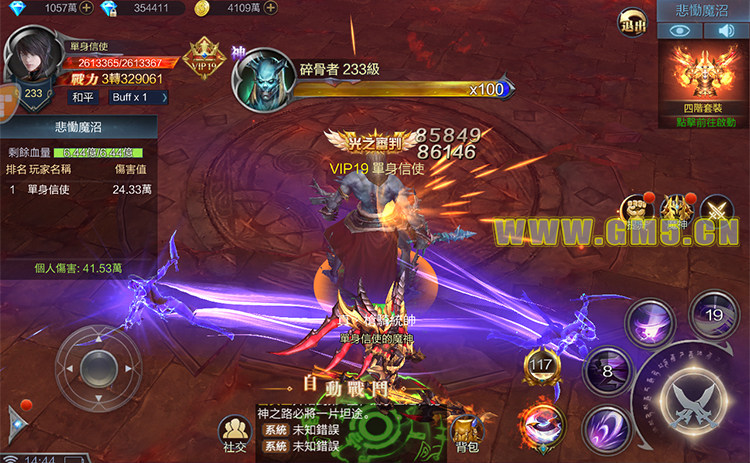Open the 背包 backpack
The image size is (750, 463).
pyautogui.click(x=464, y=432)
